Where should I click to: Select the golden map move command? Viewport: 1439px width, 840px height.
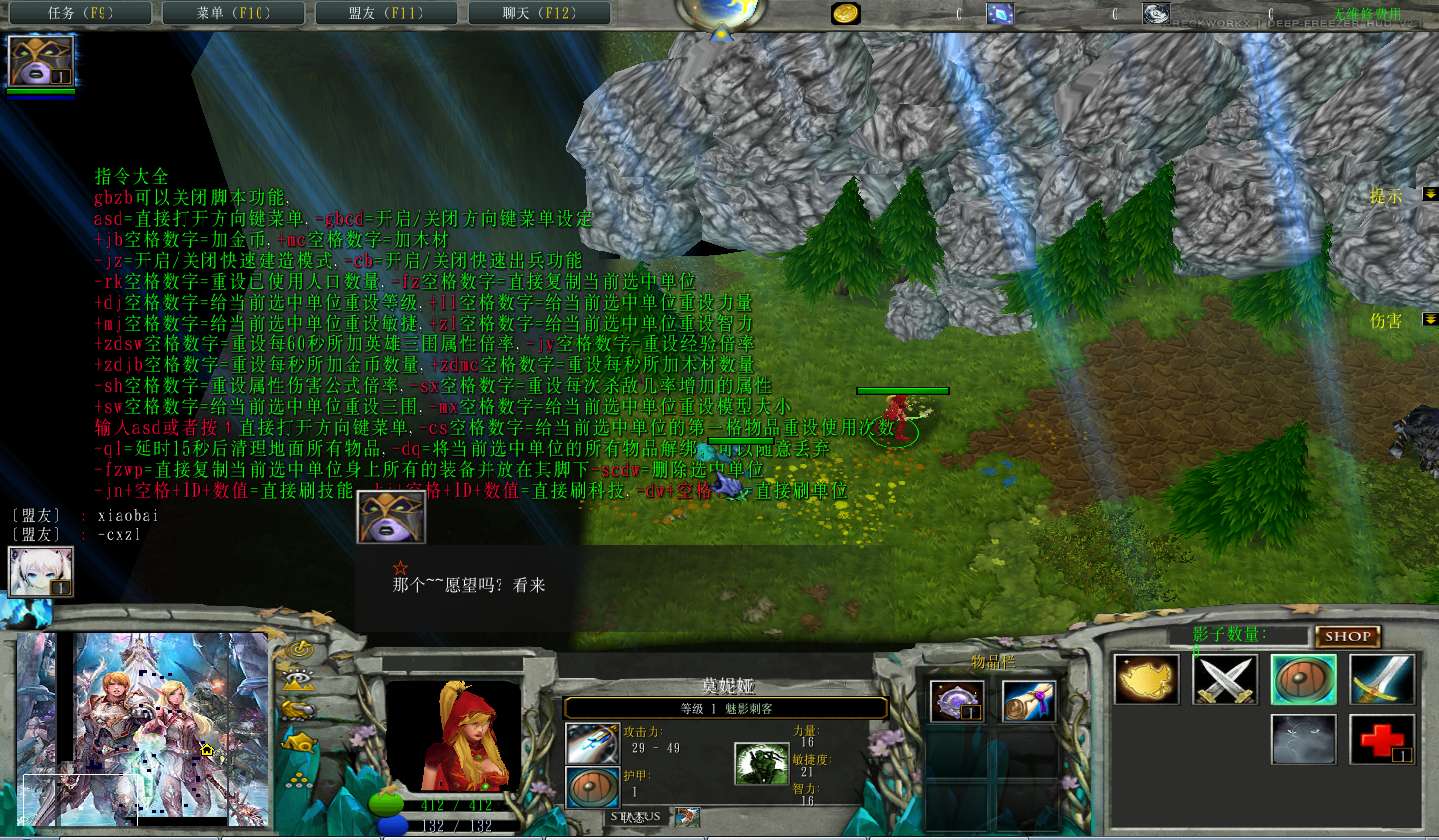point(1146,680)
